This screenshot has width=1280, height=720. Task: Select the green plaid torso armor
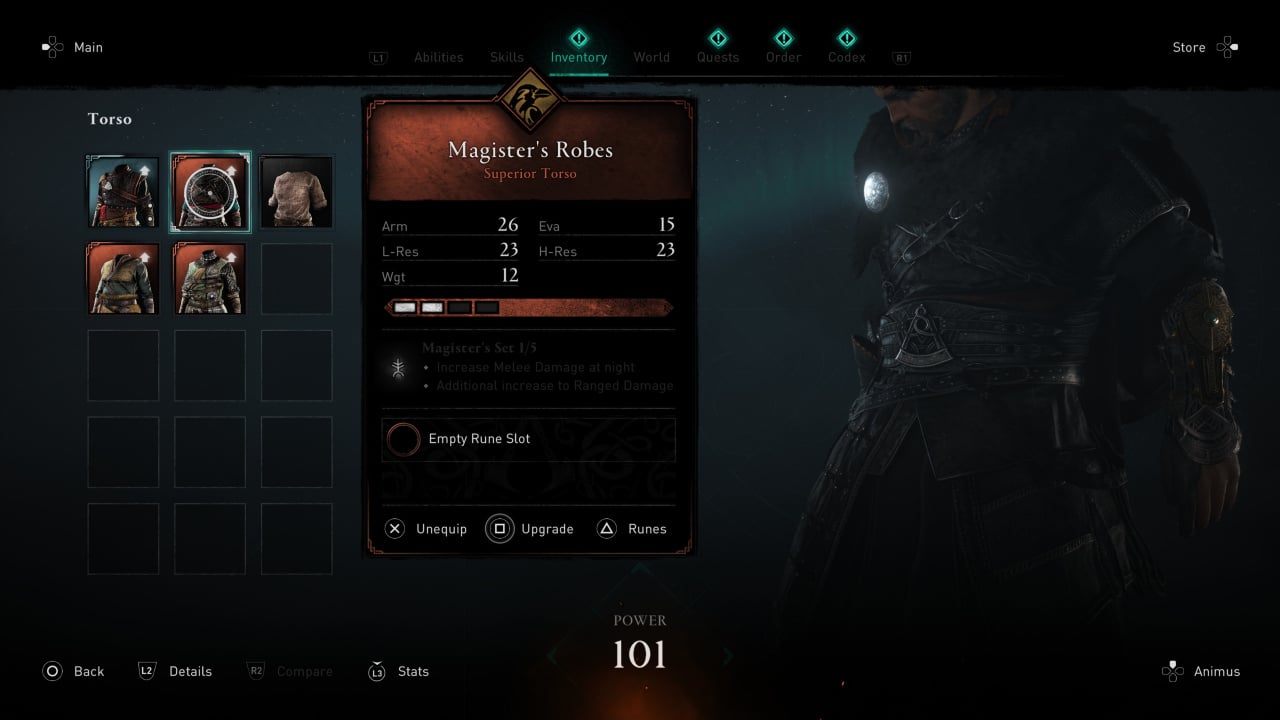coord(210,278)
